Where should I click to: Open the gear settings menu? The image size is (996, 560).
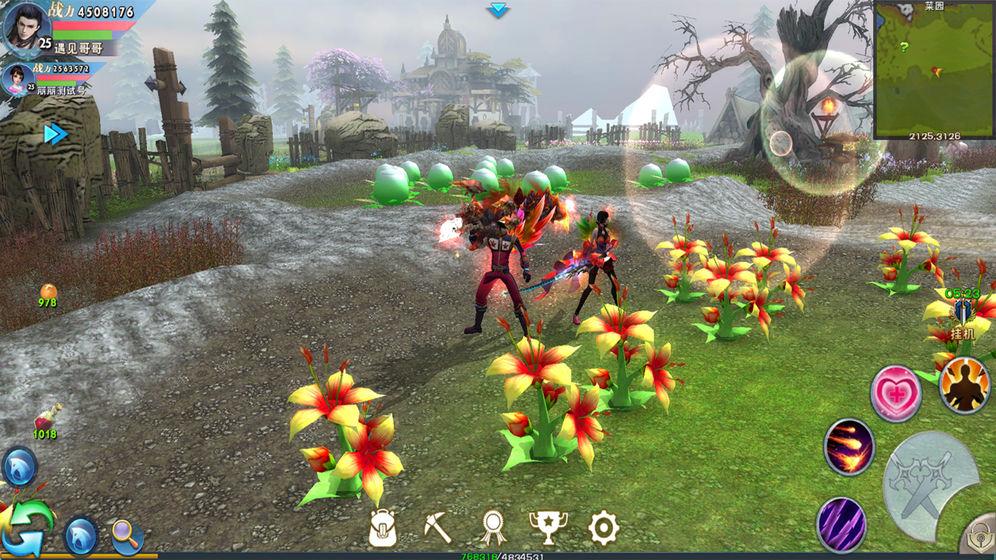click(x=603, y=527)
